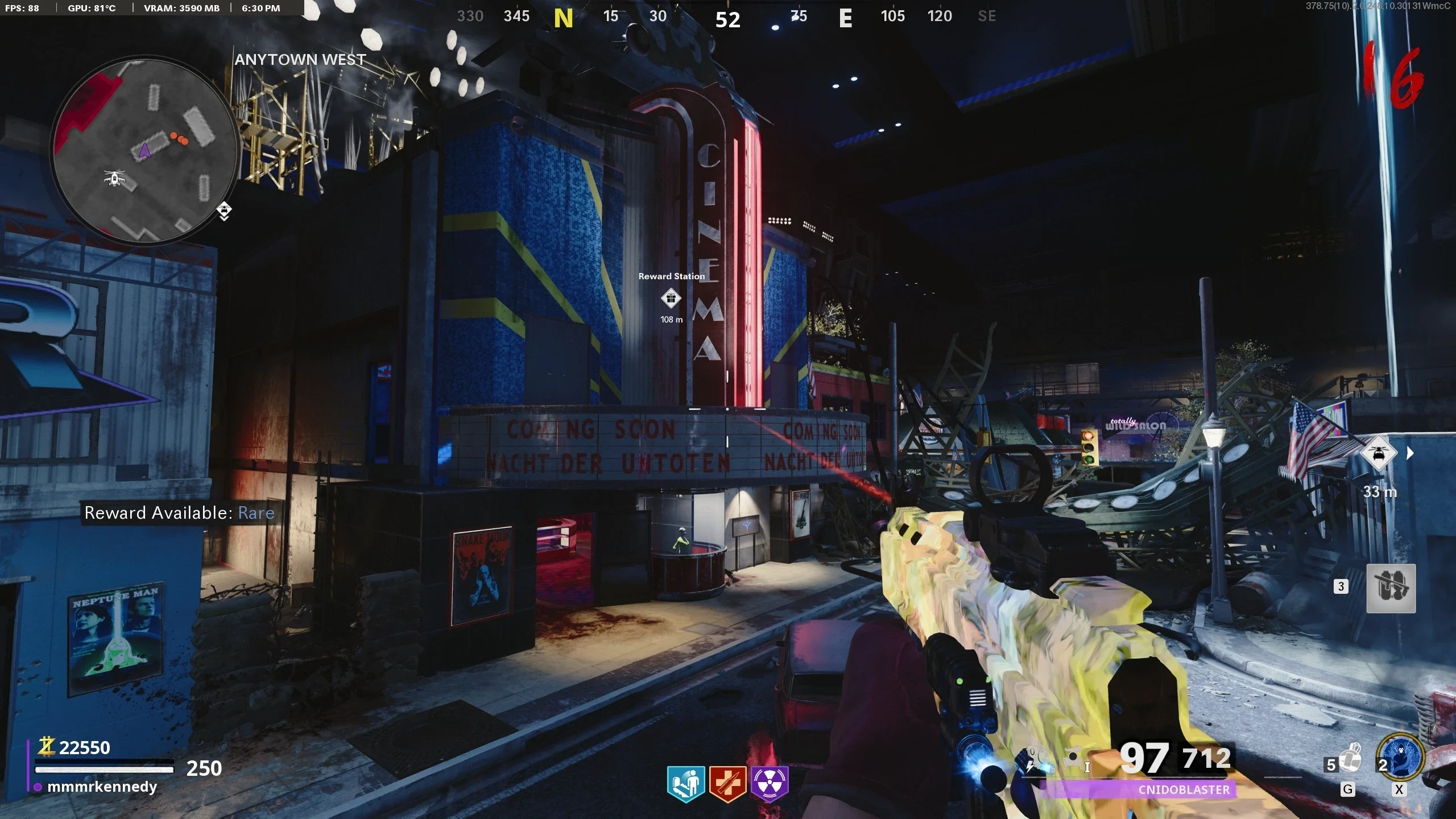Viewport: 1456px width, 819px height.
Task: Click the mmmrkennedy player name
Action: pyautogui.click(x=102, y=787)
